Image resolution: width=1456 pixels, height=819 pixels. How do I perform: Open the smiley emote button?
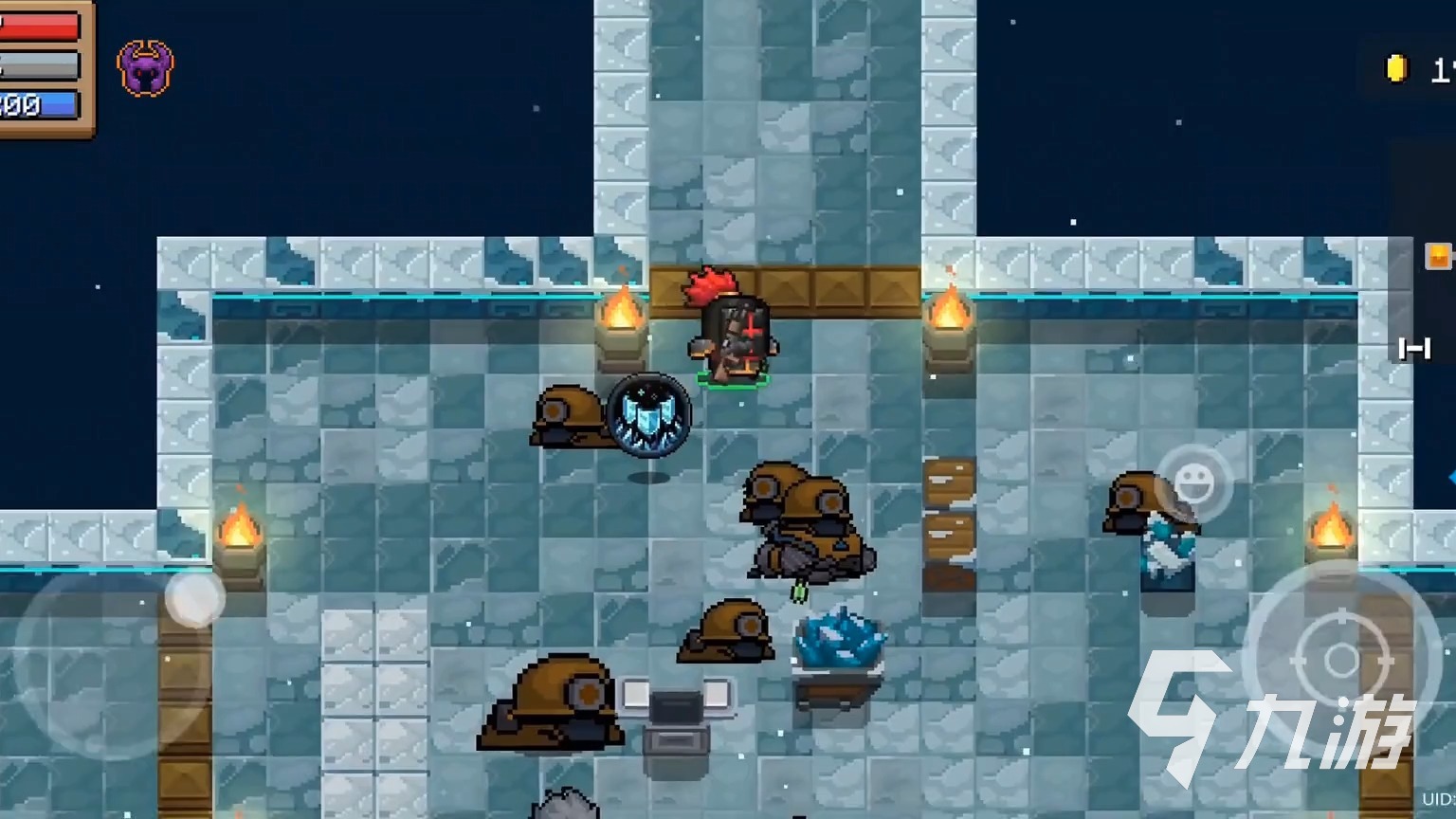click(x=1194, y=483)
